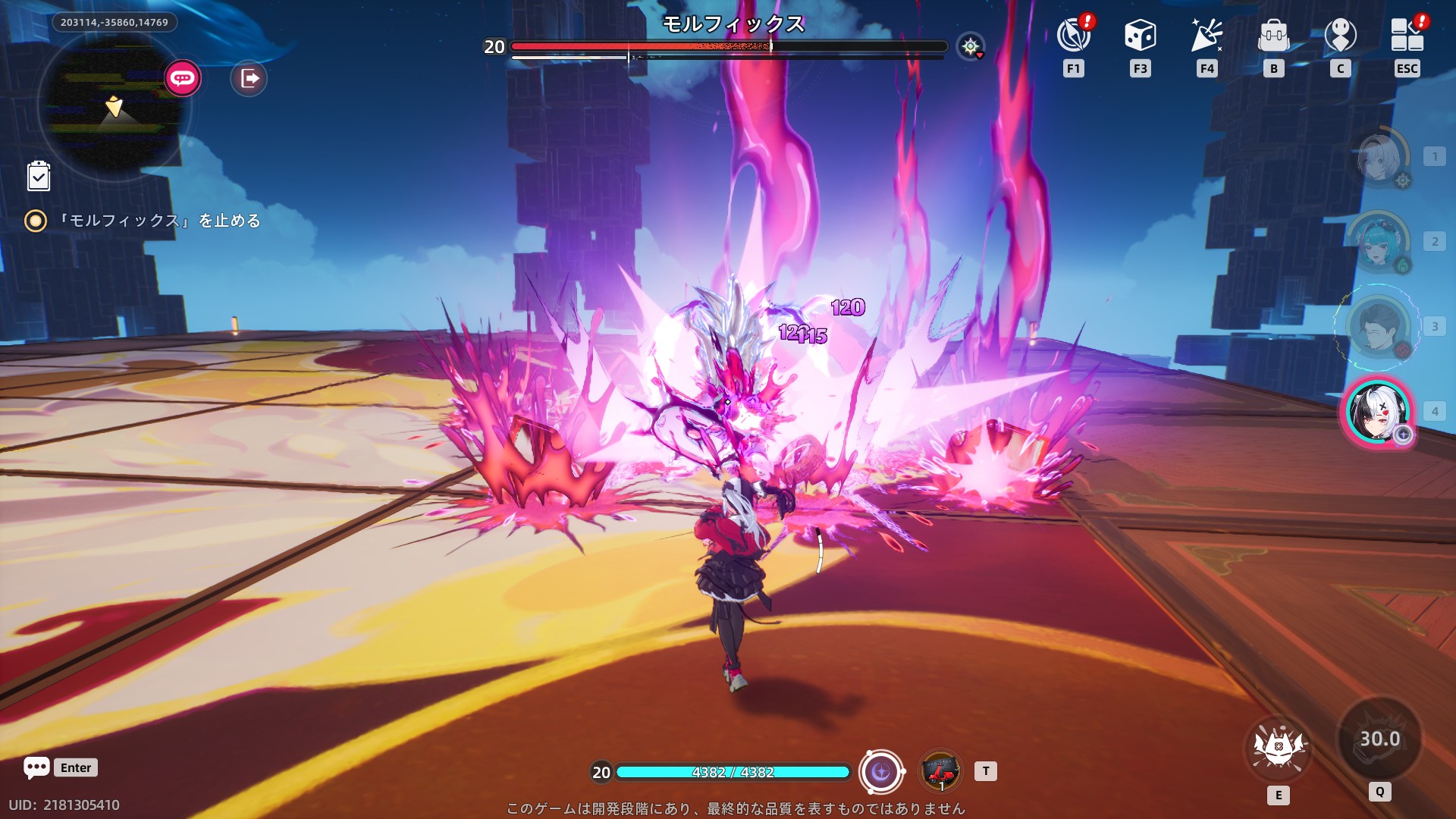The width and height of the screenshot is (1456, 819).
Task: Click the pink chat bubble button
Action: [x=182, y=78]
